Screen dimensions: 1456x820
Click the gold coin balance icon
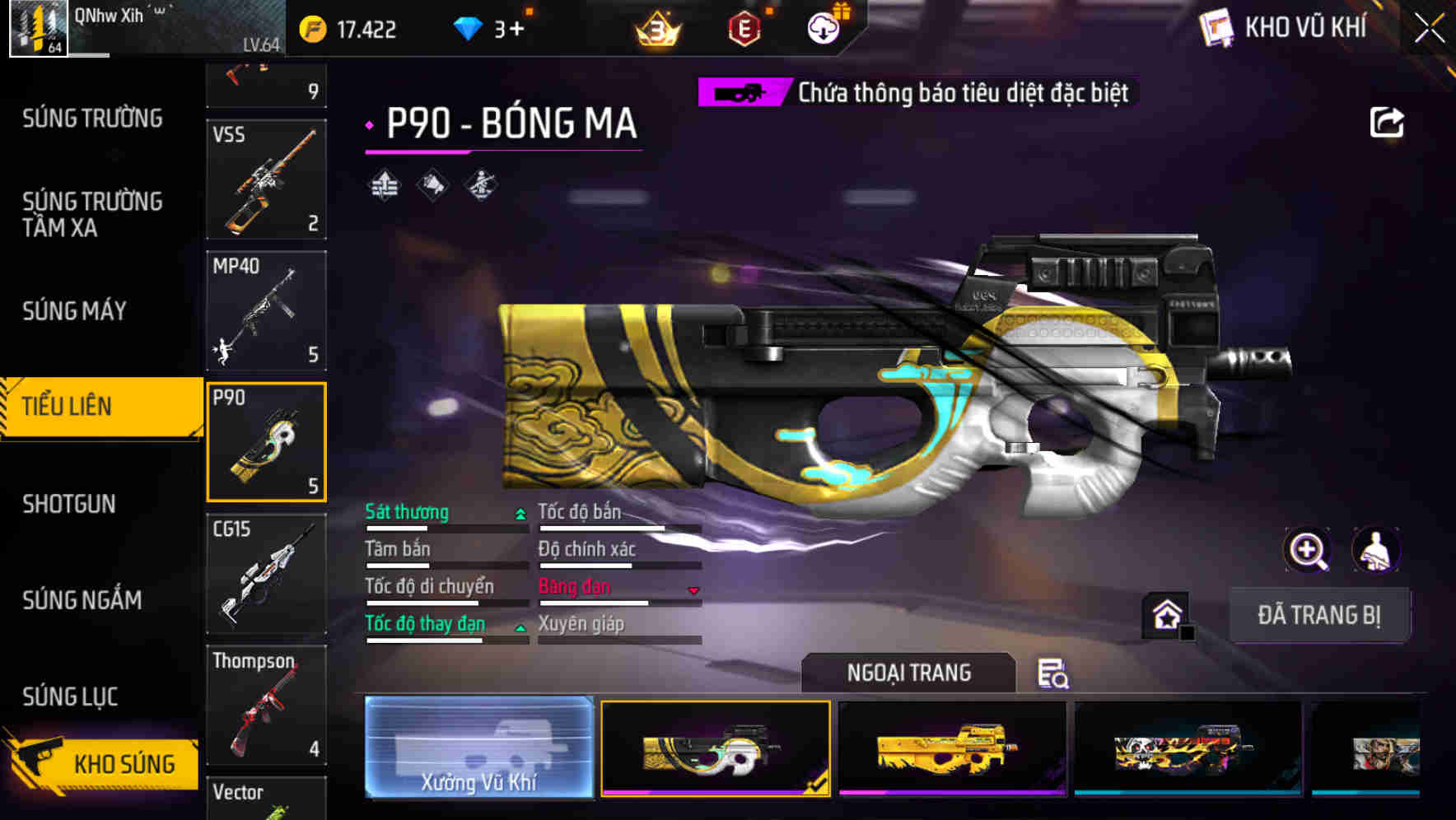311,27
